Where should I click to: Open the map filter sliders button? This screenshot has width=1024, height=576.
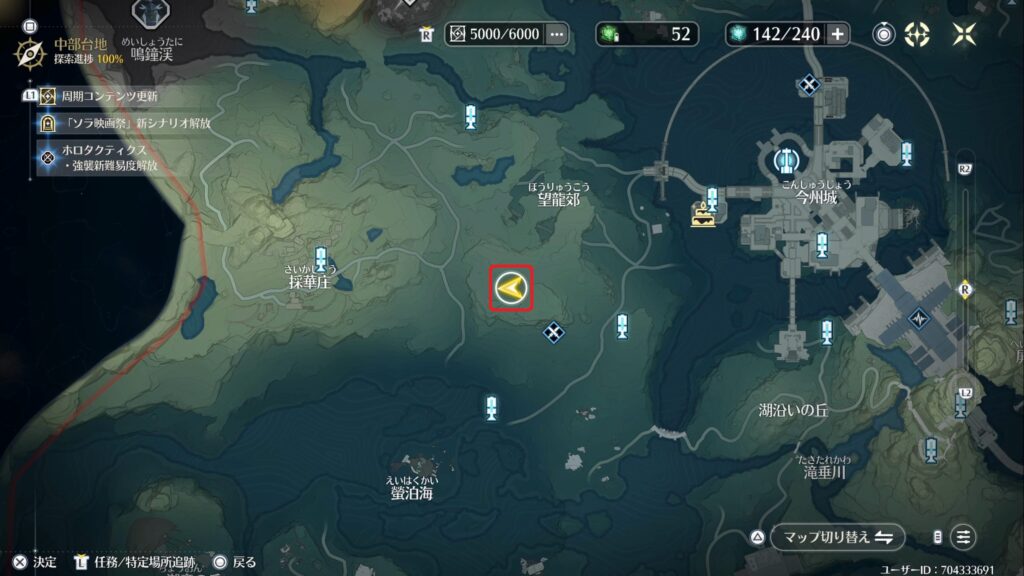coord(963,537)
